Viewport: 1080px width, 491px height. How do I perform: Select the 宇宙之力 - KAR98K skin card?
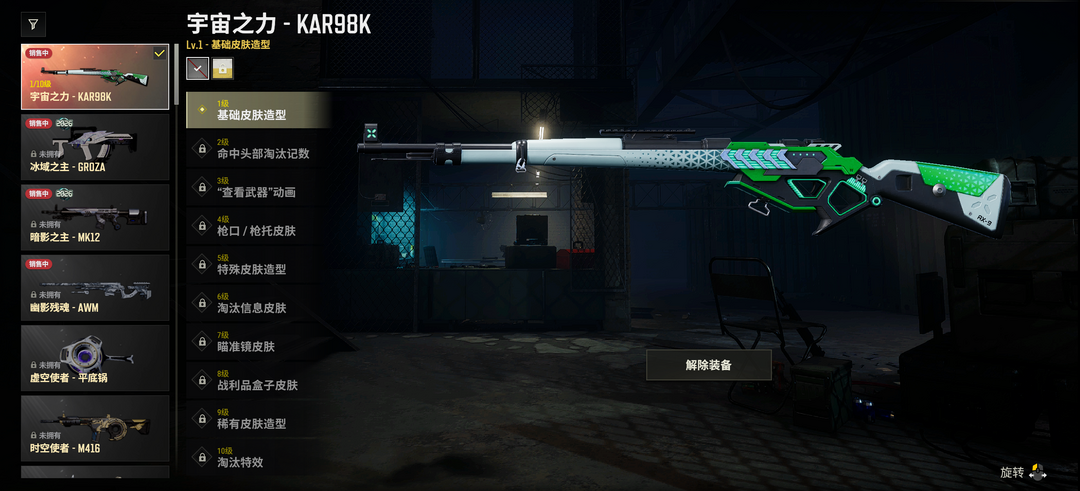pyautogui.click(x=95, y=76)
